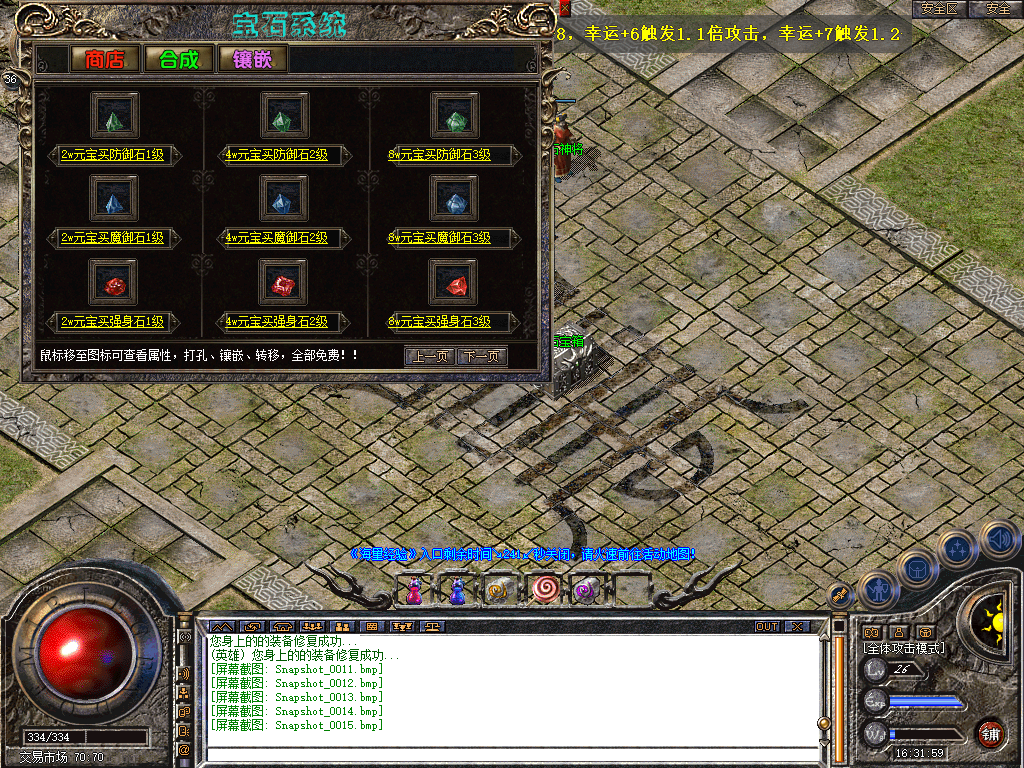Go to the previous page (上一页)

click(x=428, y=356)
